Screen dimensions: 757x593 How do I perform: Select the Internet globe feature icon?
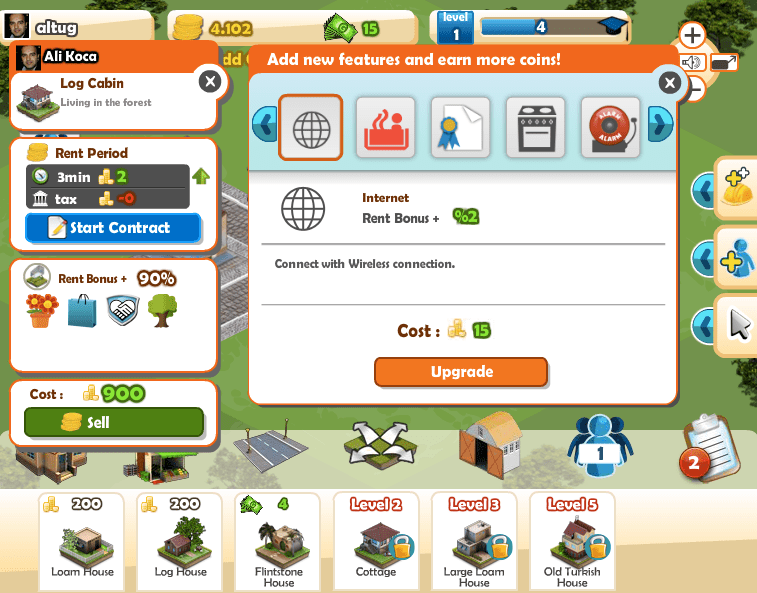coord(310,127)
